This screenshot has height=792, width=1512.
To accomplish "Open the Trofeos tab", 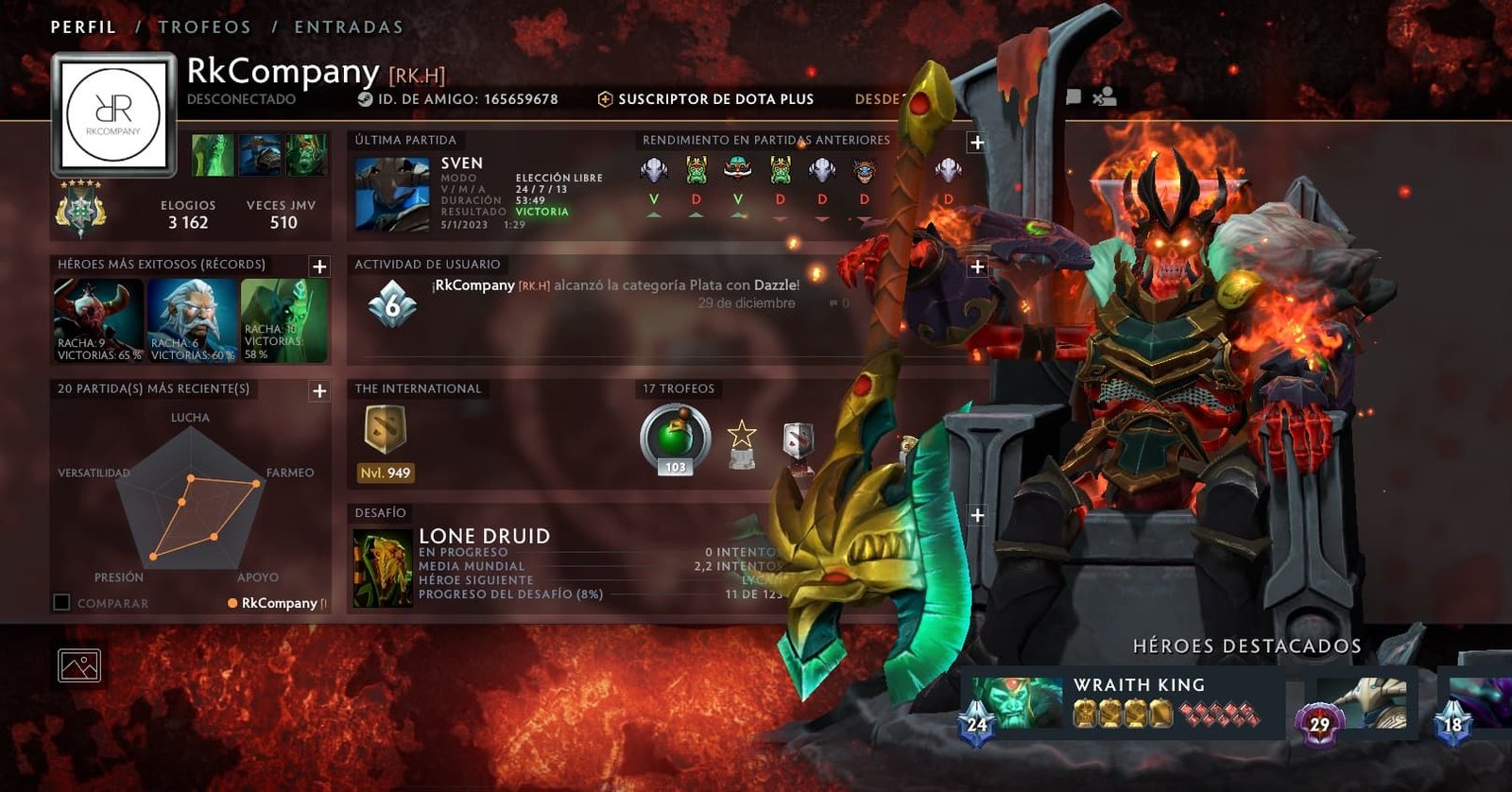I will [204, 27].
